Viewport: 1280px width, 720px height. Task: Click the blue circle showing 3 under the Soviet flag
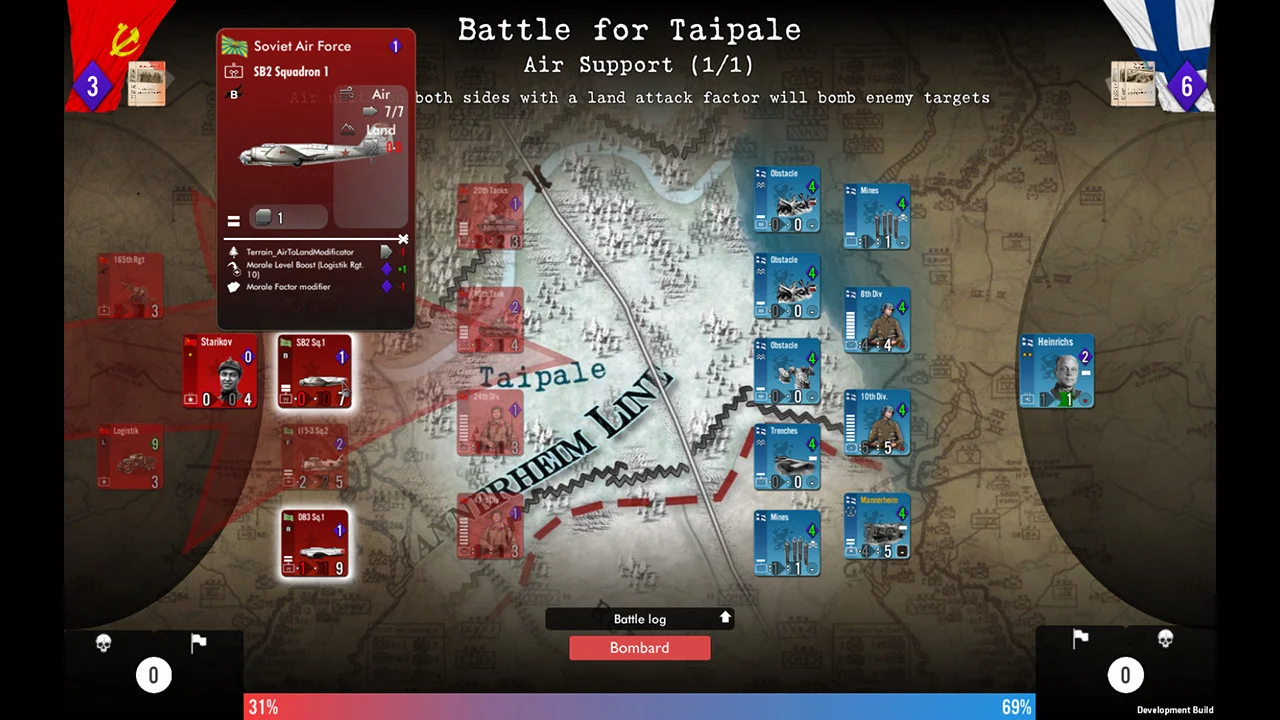click(91, 86)
